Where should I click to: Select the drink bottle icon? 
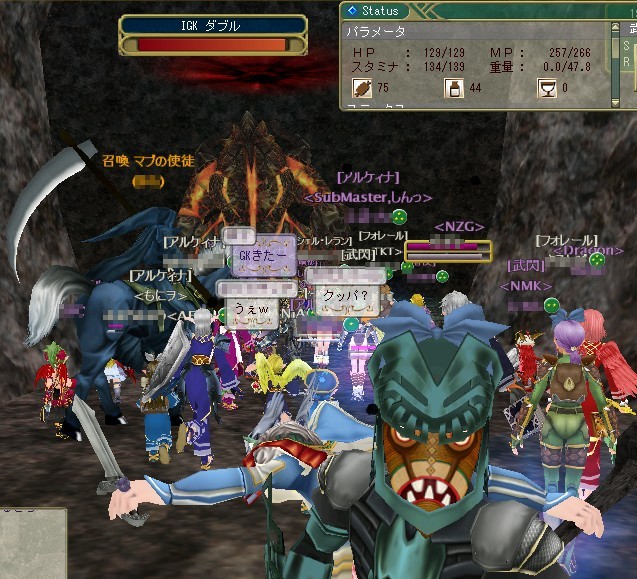452,88
